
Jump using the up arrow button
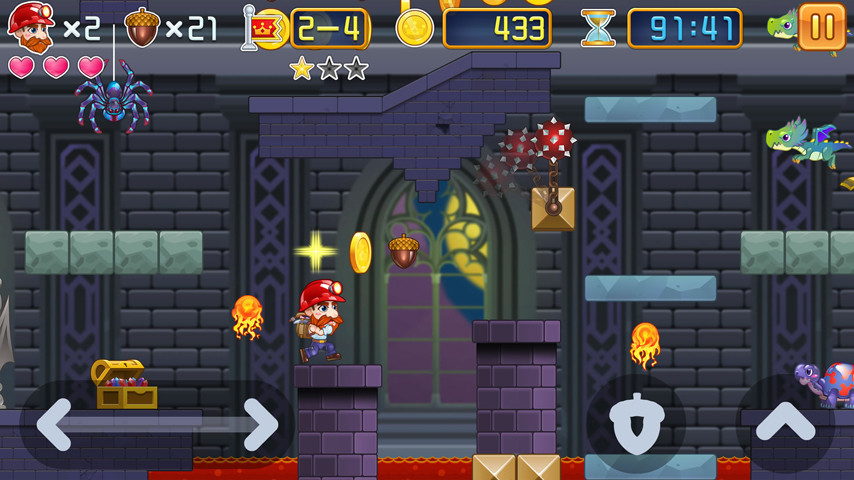click(785, 424)
